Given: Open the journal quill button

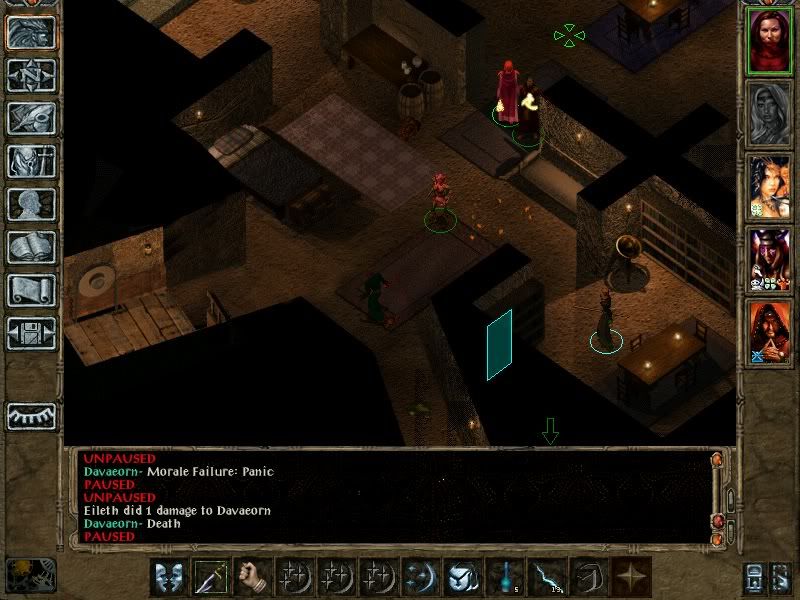Looking at the screenshot, I should tap(32, 118).
